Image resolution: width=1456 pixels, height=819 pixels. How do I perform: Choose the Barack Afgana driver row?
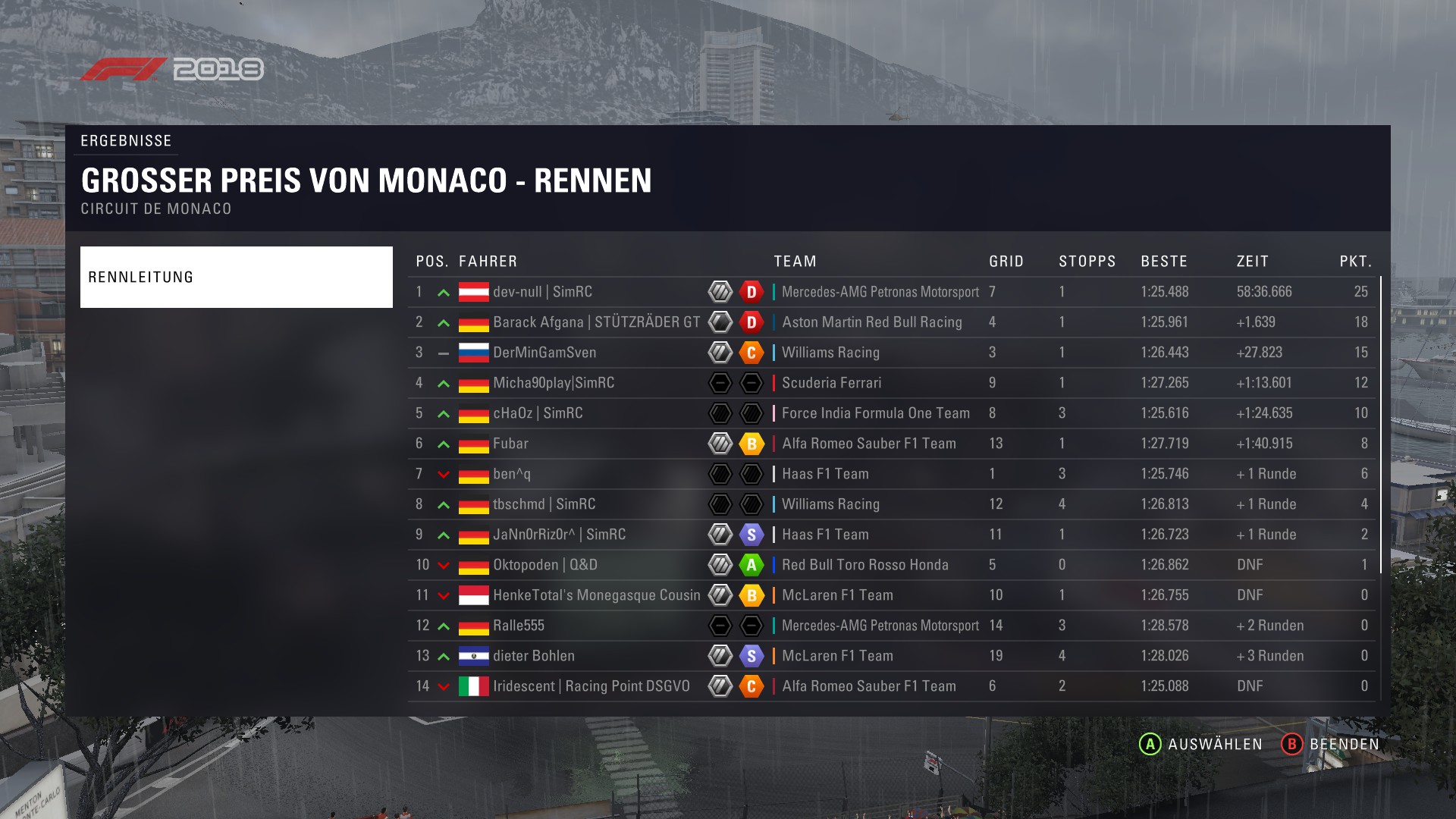click(x=596, y=322)
